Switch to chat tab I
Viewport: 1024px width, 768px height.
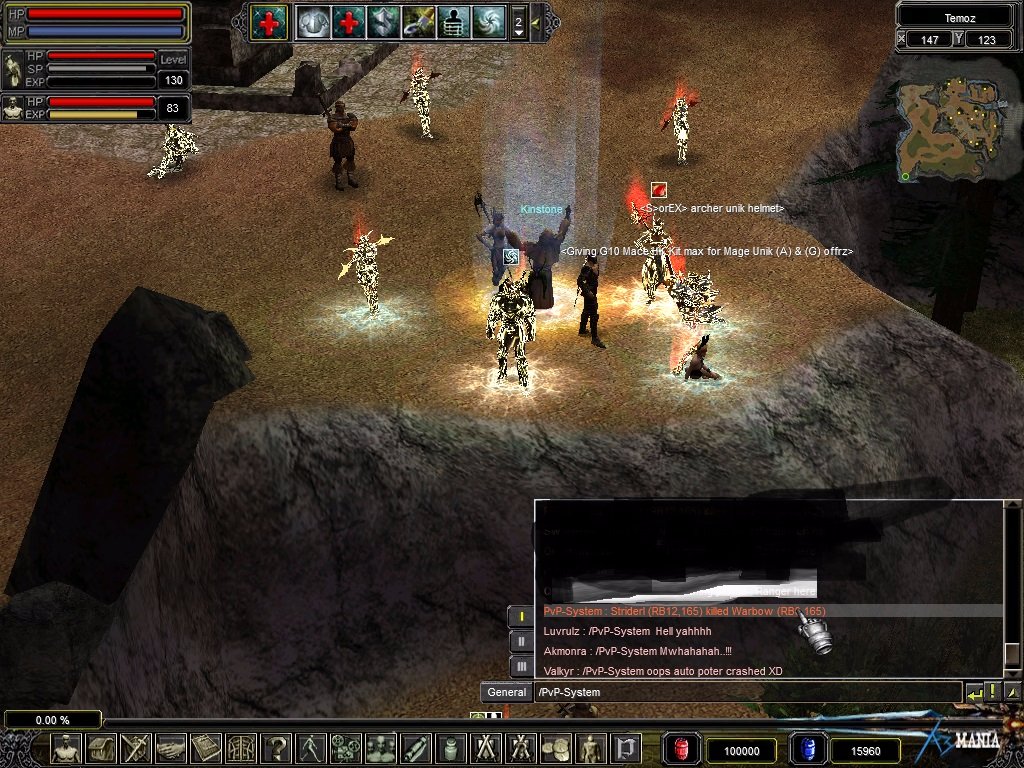[x=521, y=616]
